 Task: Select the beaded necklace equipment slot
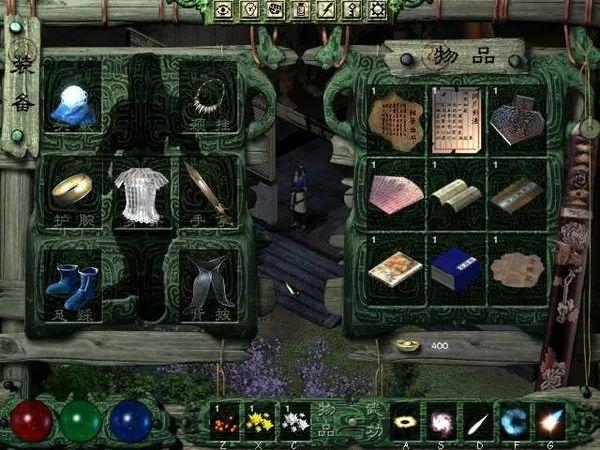click(209, 100)
